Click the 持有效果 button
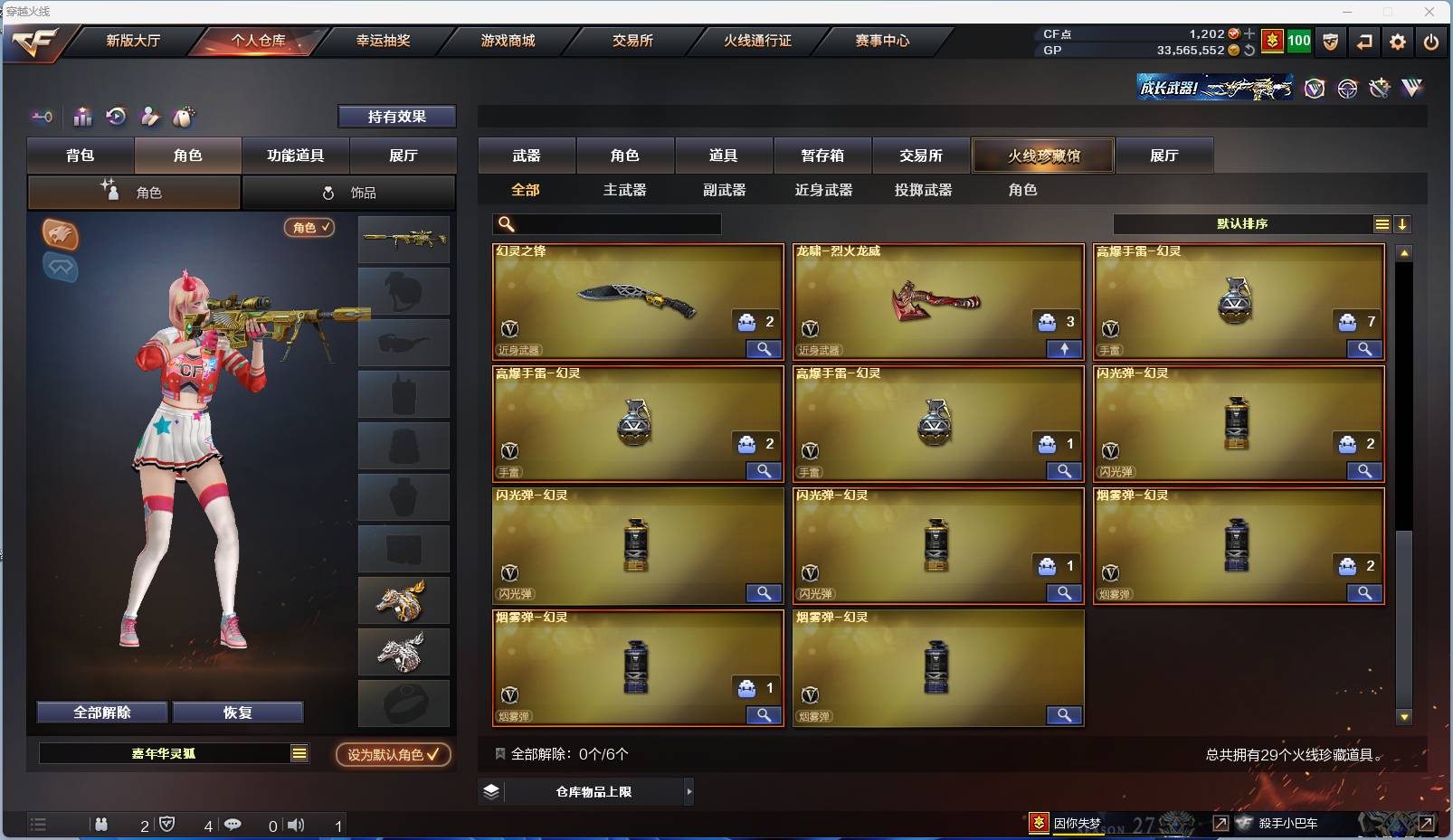Screen dimensions: 1453x840 point(396,117)
